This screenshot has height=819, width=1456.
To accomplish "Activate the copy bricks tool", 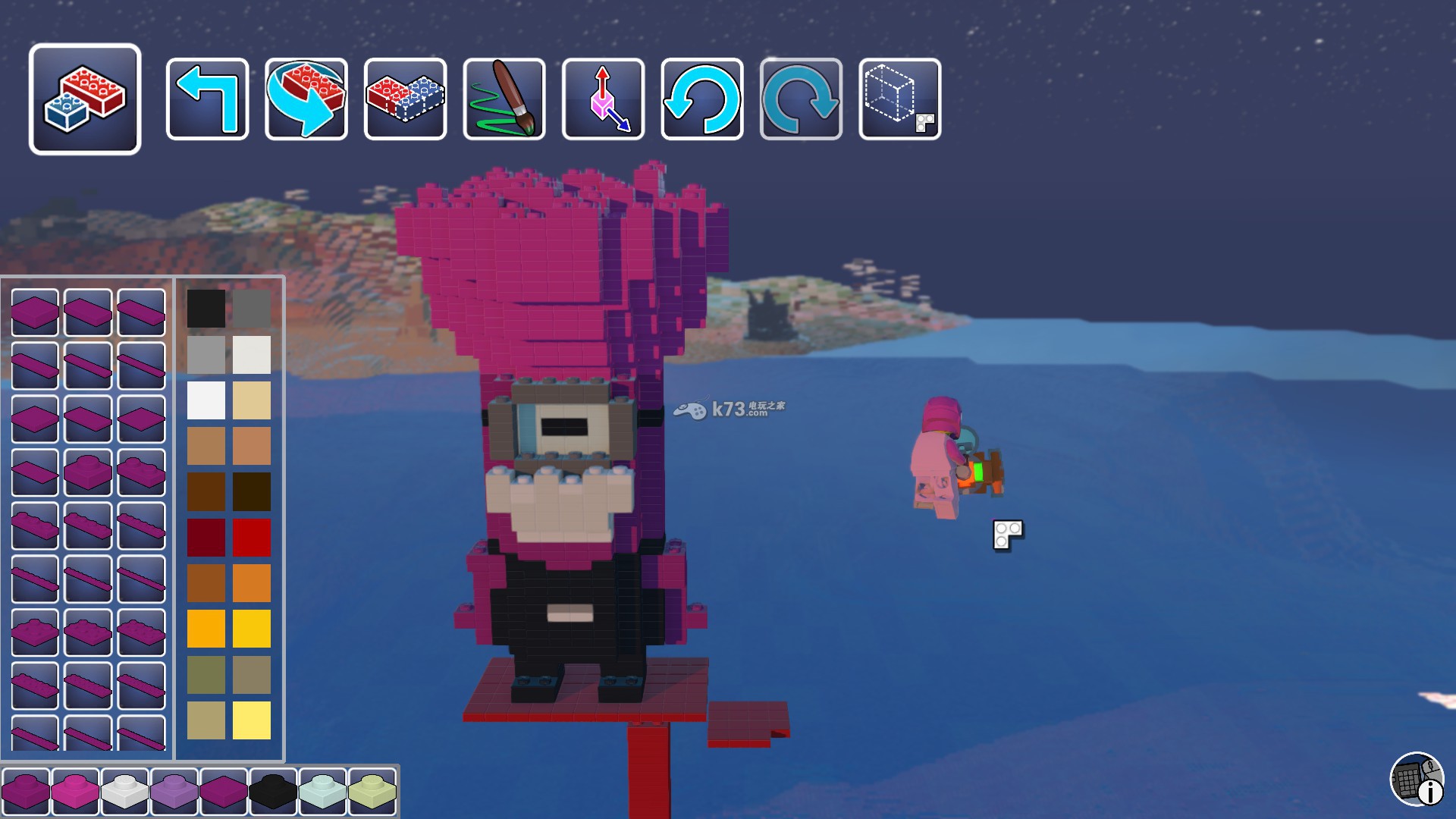I will tap(405, 99).
